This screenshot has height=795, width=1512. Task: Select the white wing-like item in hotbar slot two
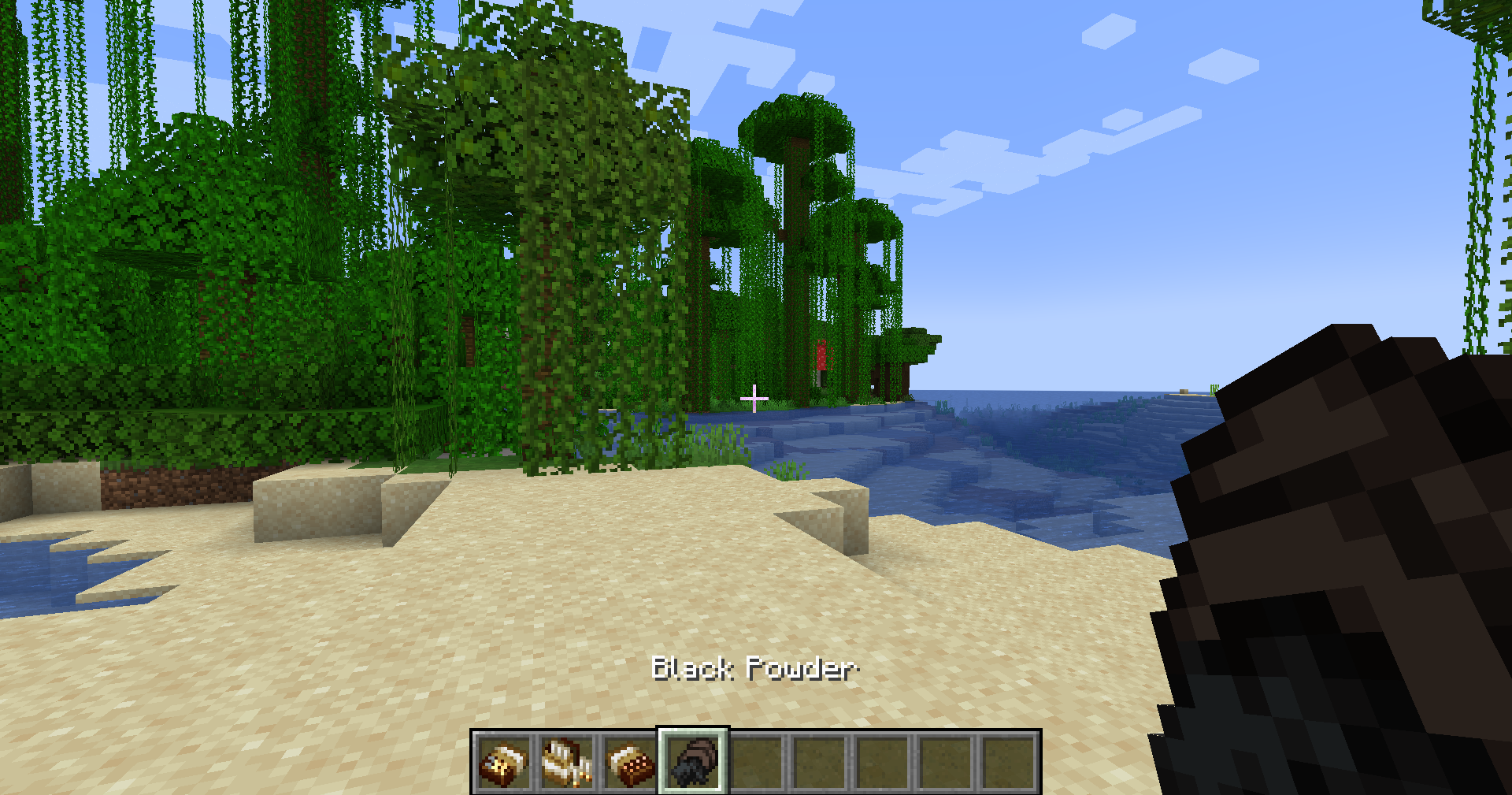[565, 761]
